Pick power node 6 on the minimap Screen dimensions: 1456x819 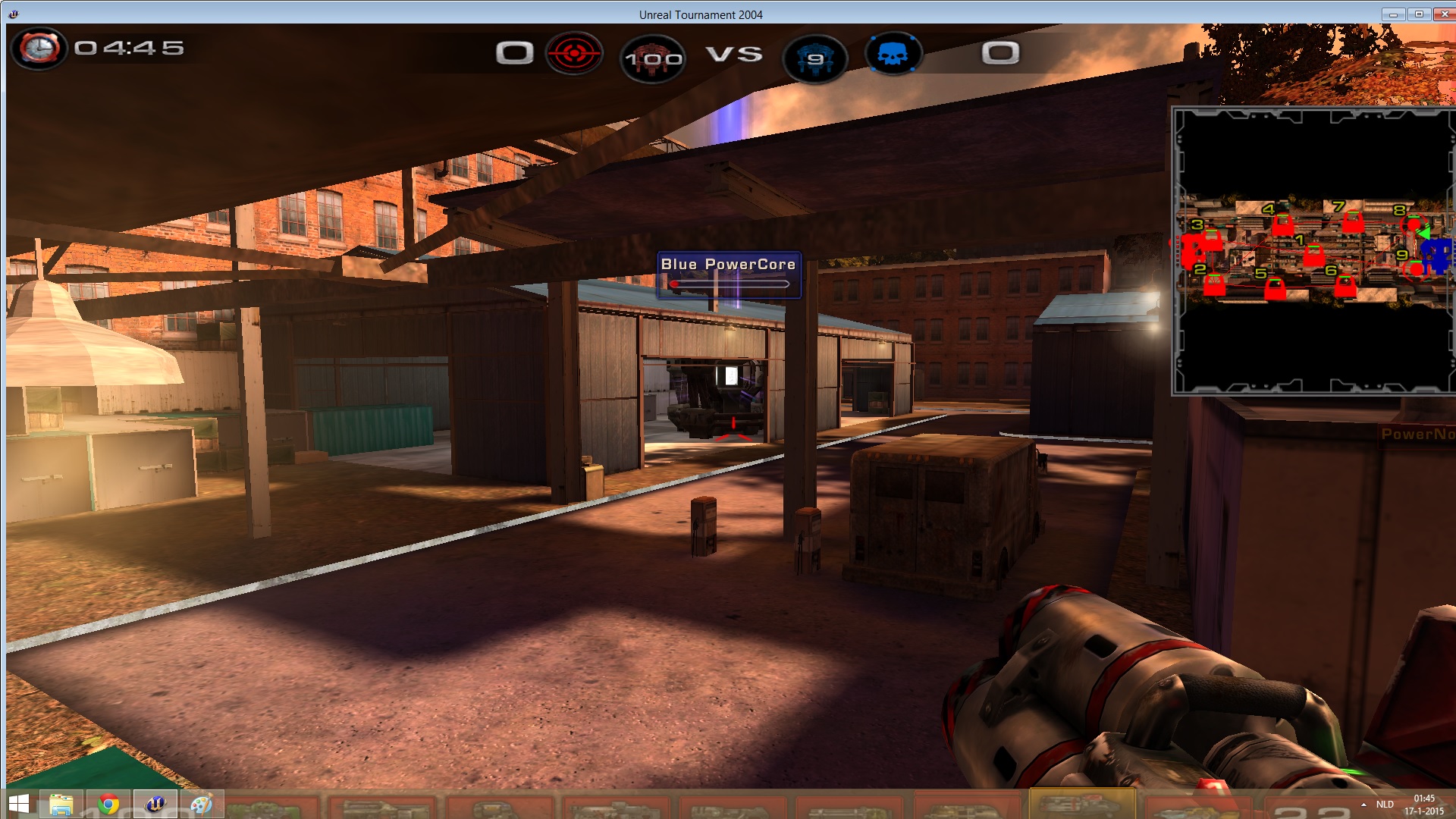1345,285
